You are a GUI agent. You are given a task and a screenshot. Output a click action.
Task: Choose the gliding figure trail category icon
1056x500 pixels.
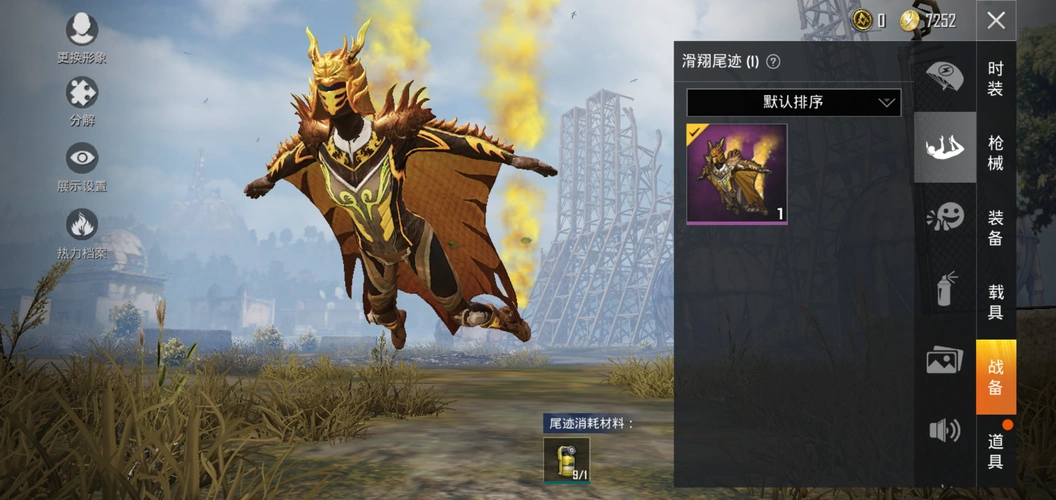pos(945,148)
